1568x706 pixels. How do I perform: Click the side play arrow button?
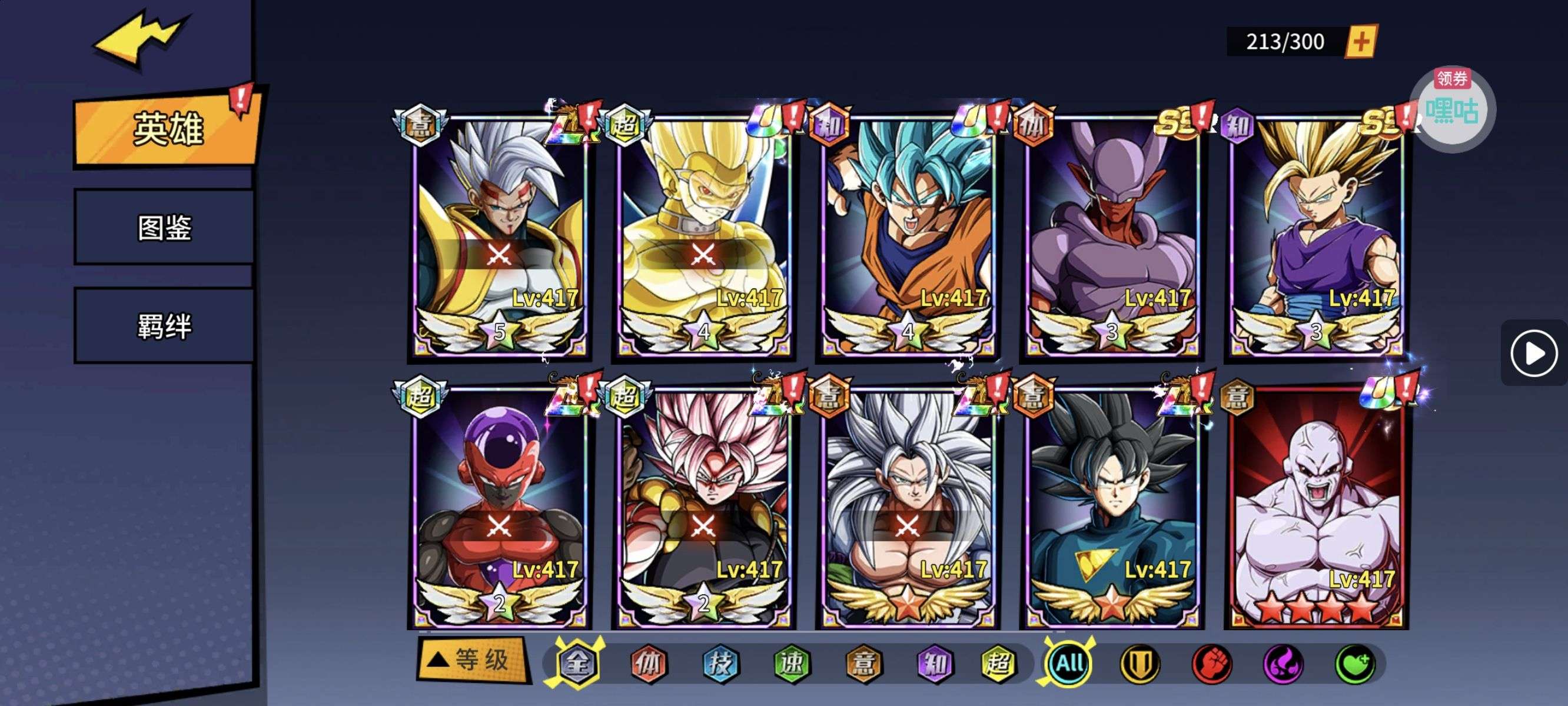[1533, 353]
